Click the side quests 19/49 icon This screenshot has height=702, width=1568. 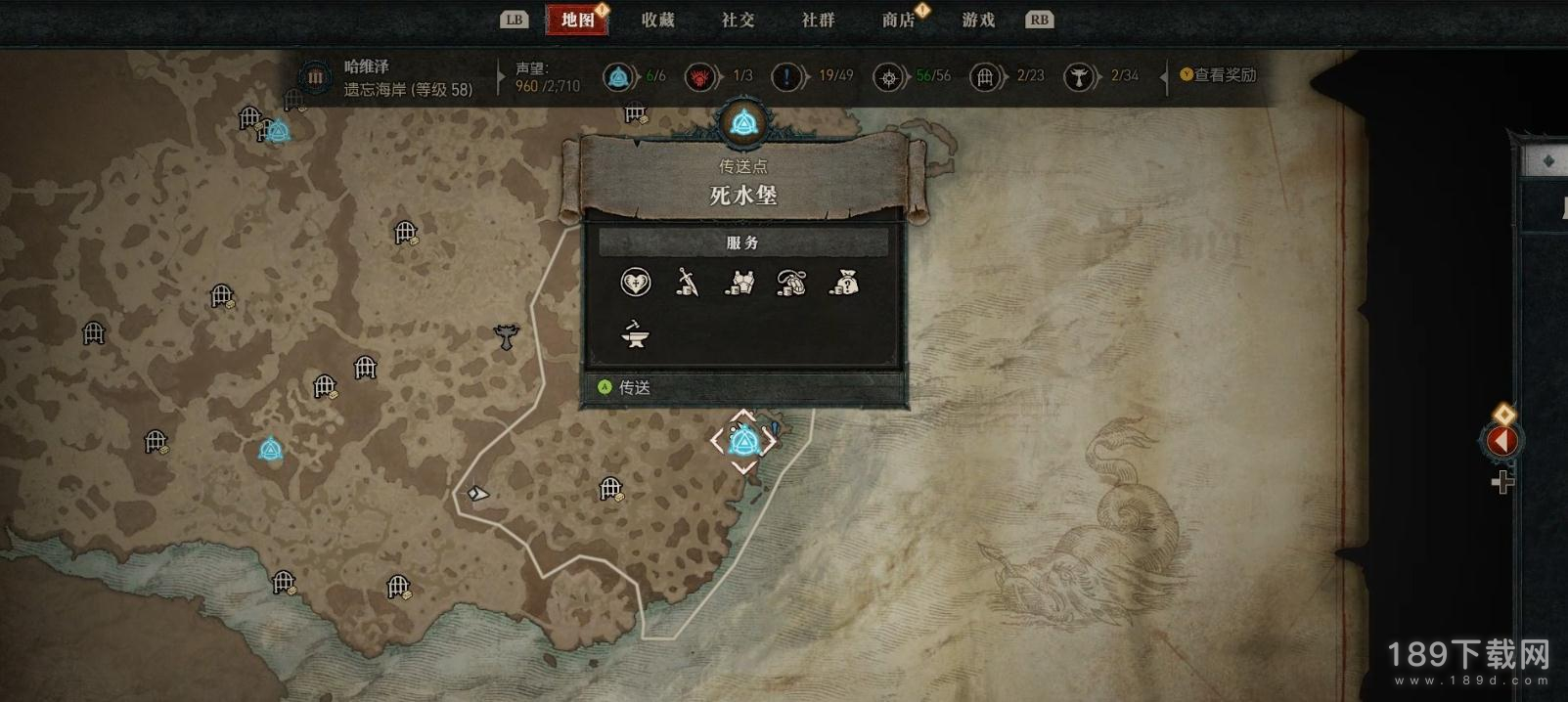click(787, 76)
